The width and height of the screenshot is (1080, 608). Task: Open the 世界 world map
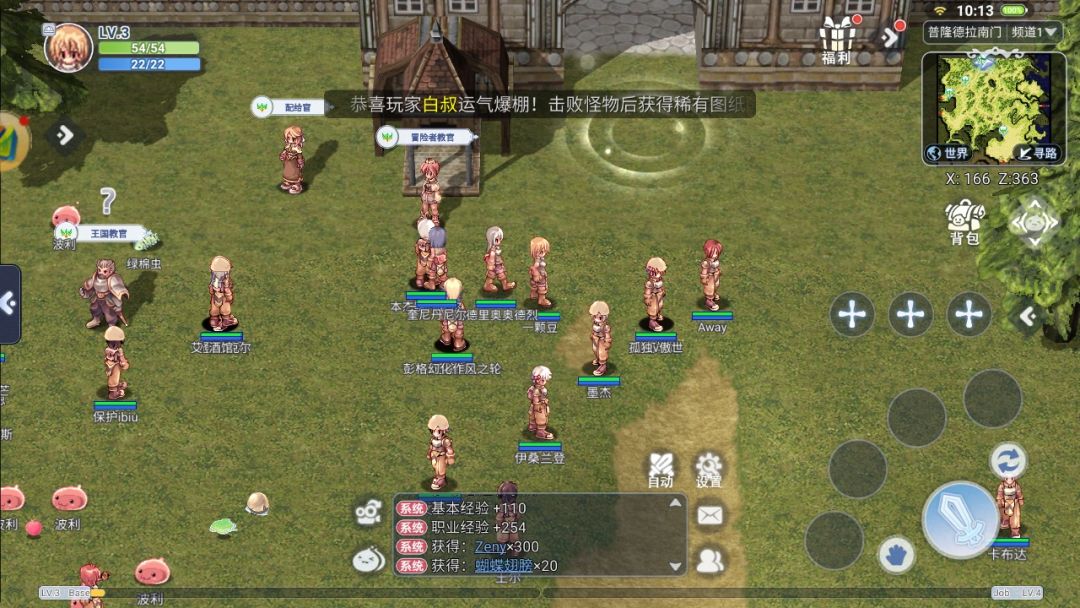click(x=948, y=153)
